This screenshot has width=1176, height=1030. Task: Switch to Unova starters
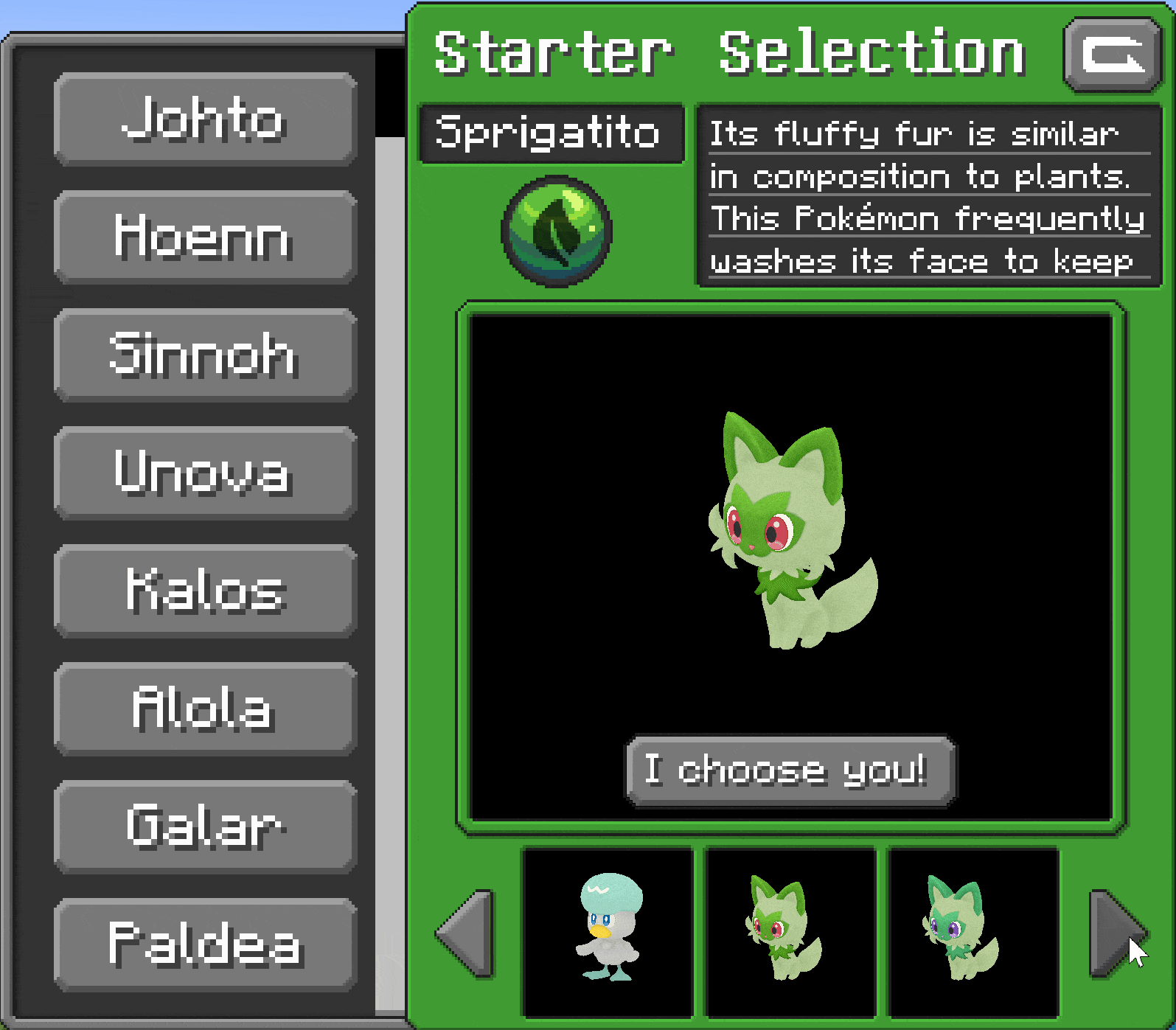[205, 473]
